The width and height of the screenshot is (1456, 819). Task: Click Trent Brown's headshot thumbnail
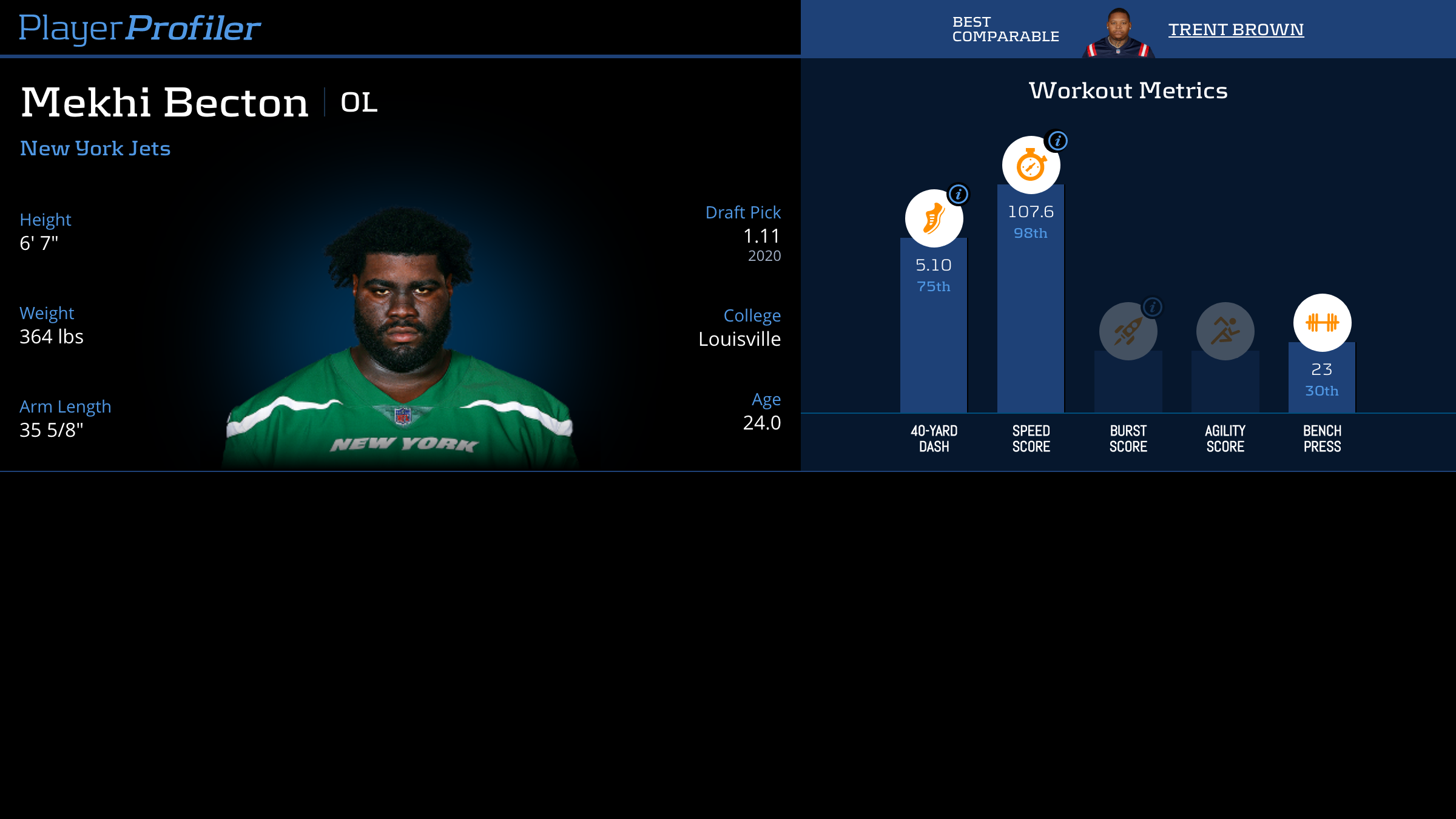pyautogui.click(x=1118, y=33)
